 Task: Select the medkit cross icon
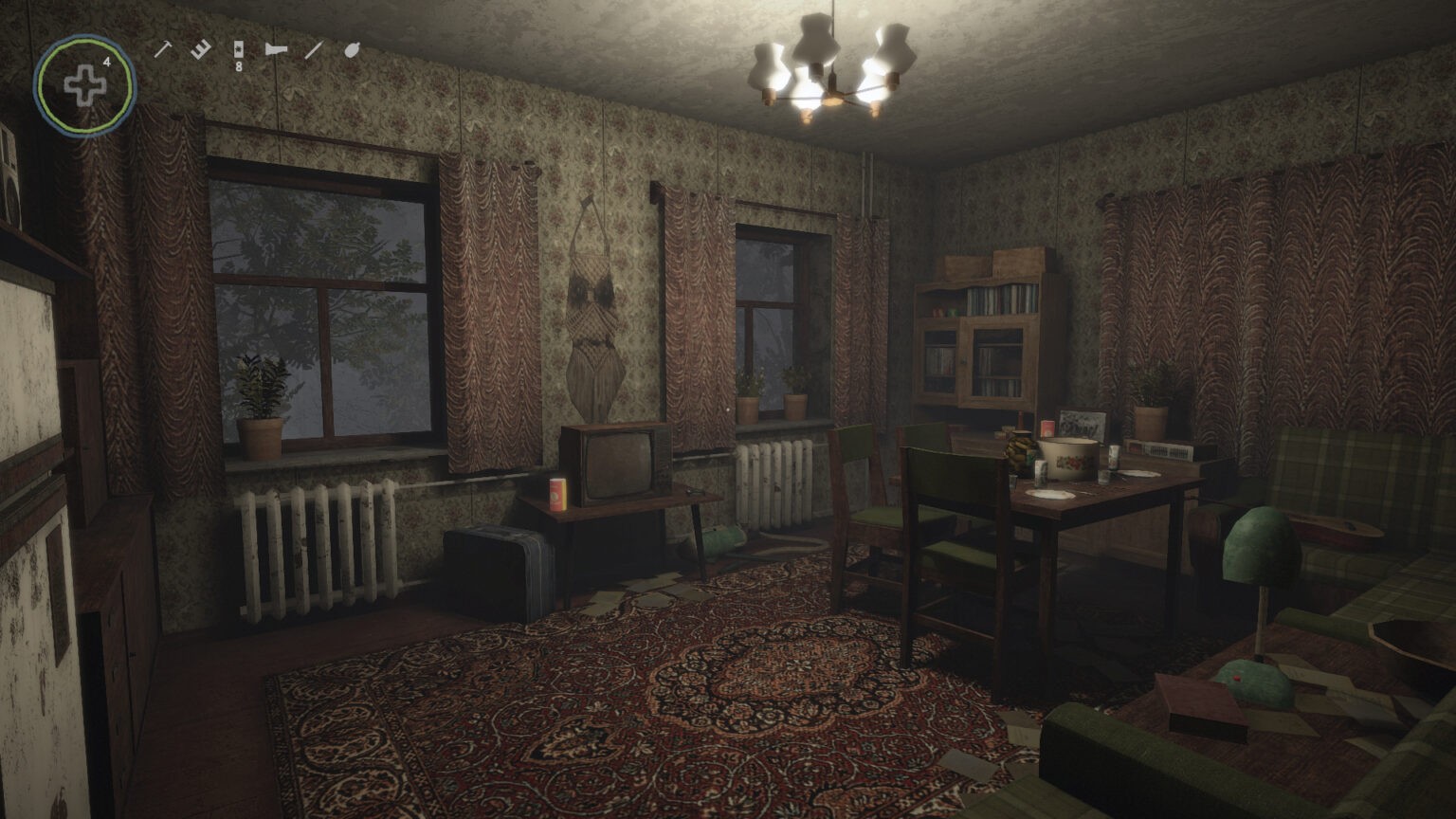pos(85,86)
